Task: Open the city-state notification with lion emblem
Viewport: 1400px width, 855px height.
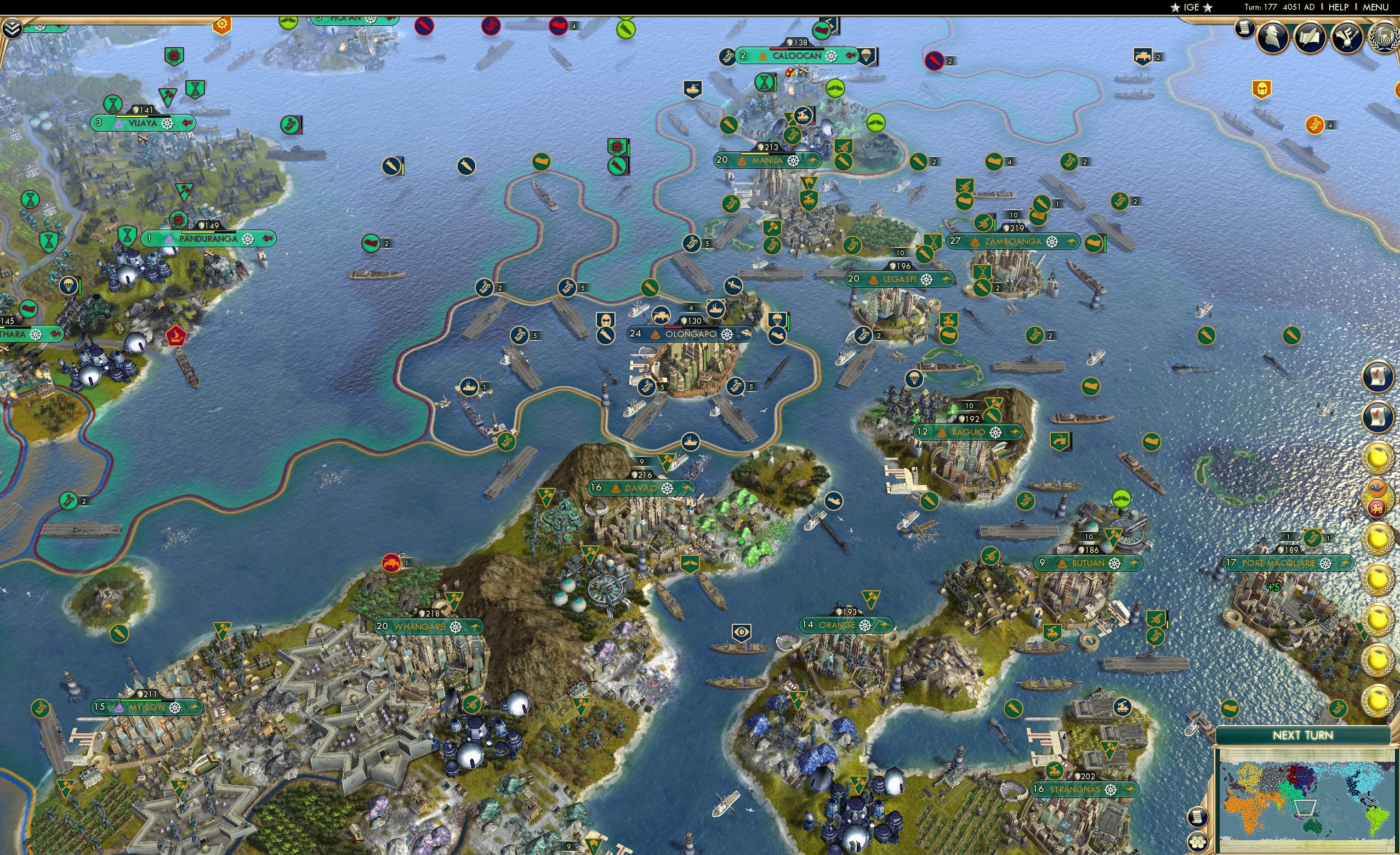Action: [1377, 508]
